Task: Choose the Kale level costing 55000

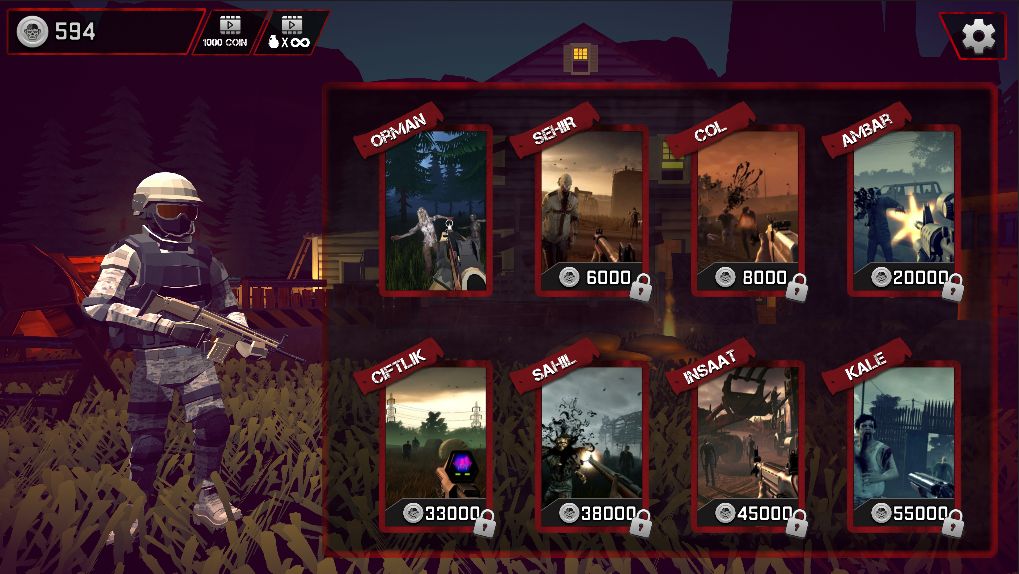Action: tap(904, 447)
